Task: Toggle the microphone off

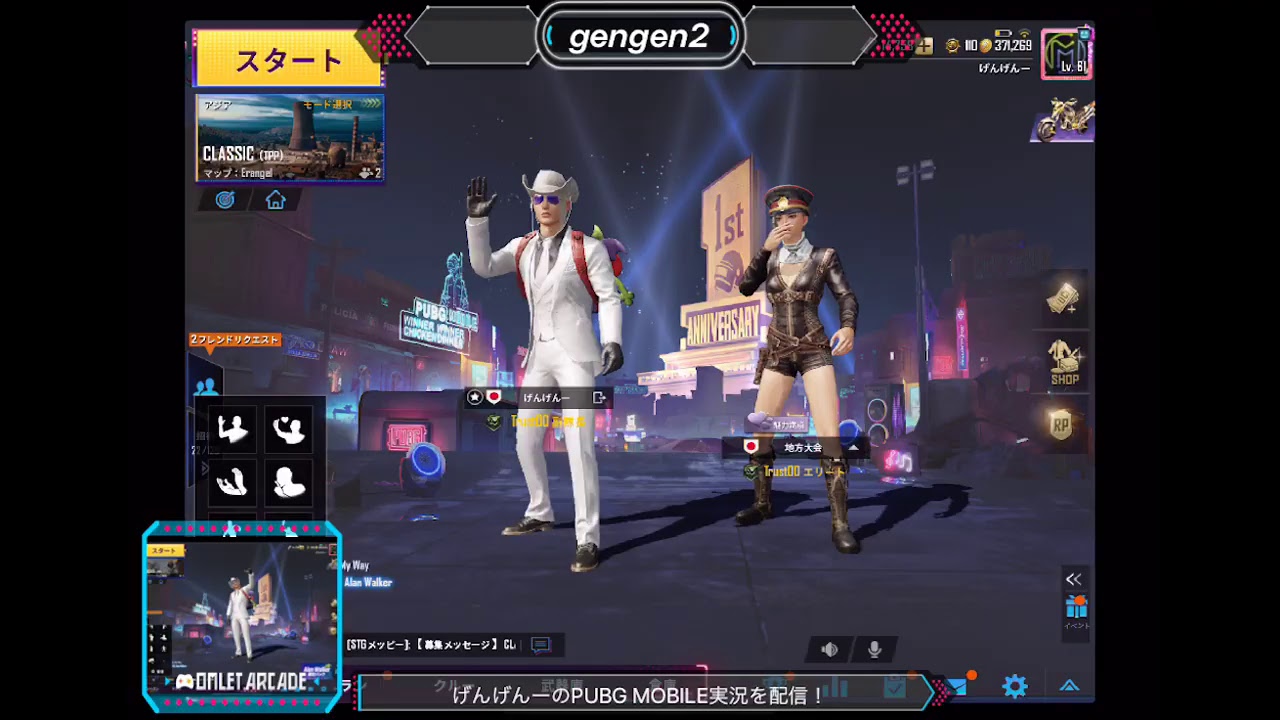Action: 875,649
